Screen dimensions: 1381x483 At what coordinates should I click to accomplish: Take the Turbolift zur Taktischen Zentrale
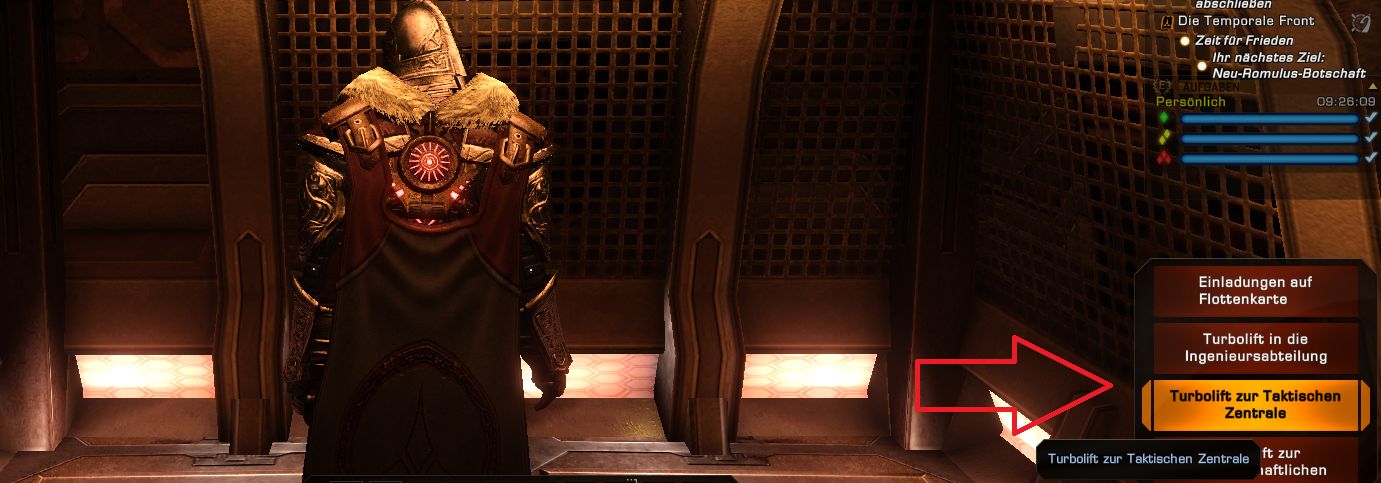(1256, 404)
